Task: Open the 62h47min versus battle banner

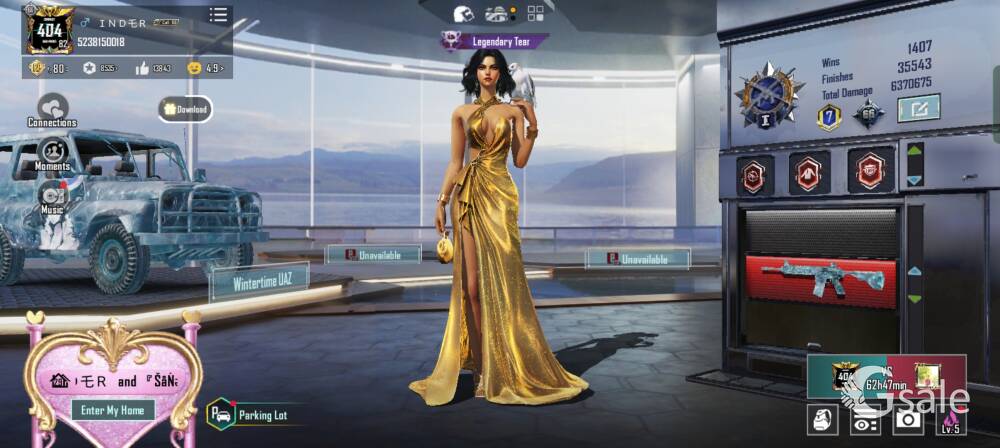Action: [886, 377]
